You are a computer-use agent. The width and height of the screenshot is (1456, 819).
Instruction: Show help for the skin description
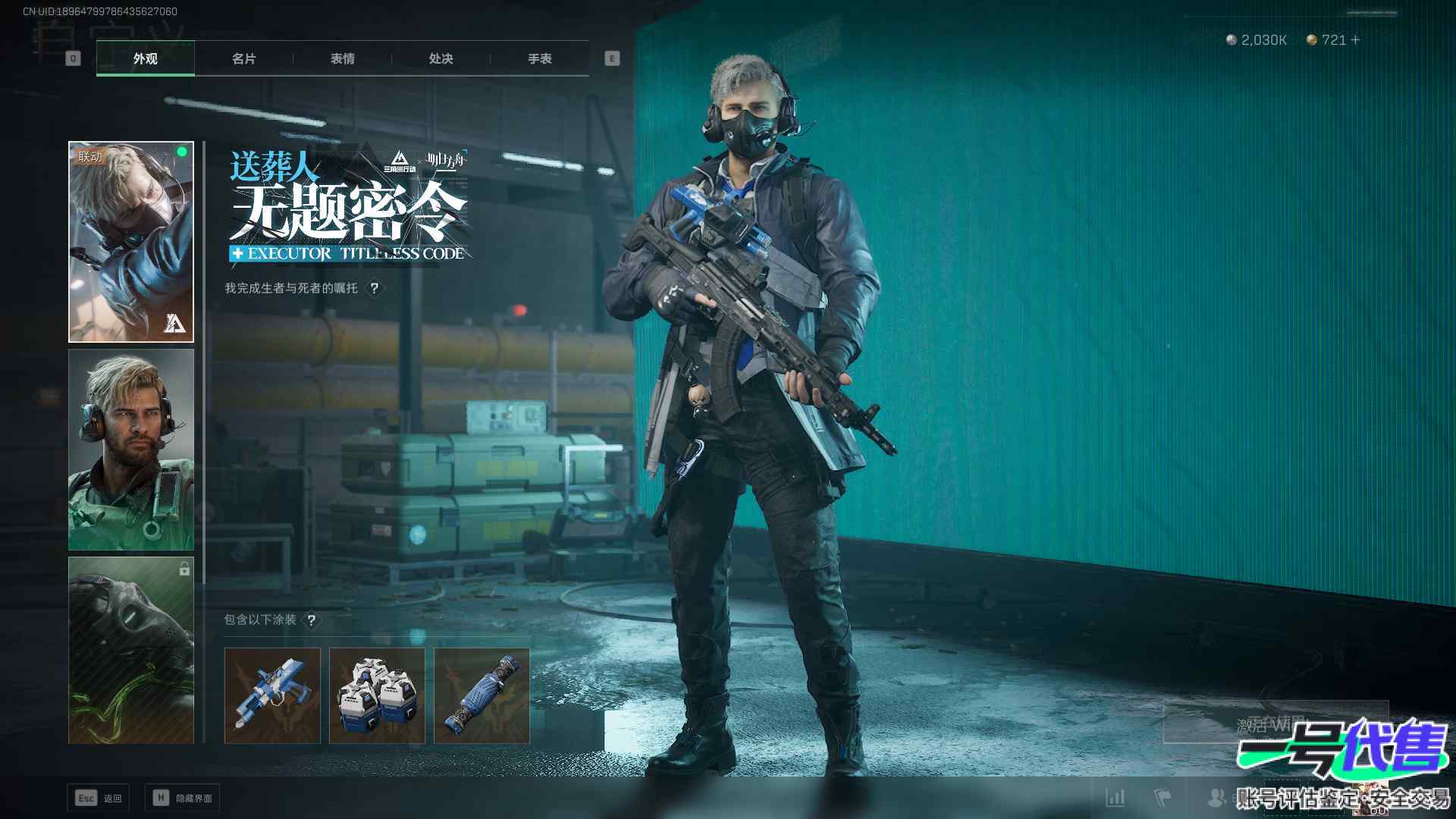coord(374,288)
